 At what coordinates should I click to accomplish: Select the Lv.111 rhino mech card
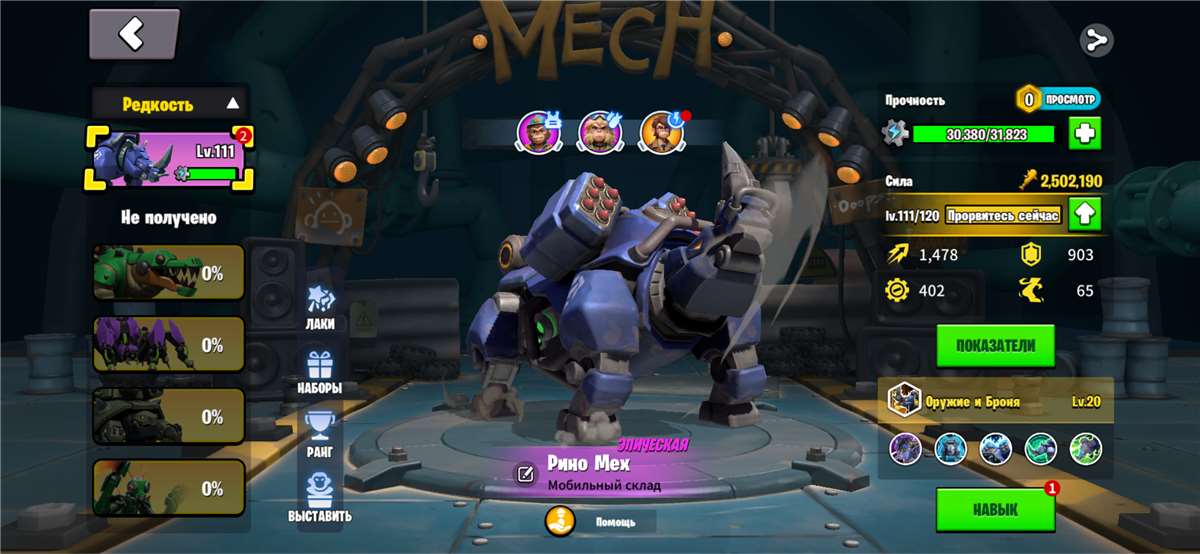coord(168,158)
